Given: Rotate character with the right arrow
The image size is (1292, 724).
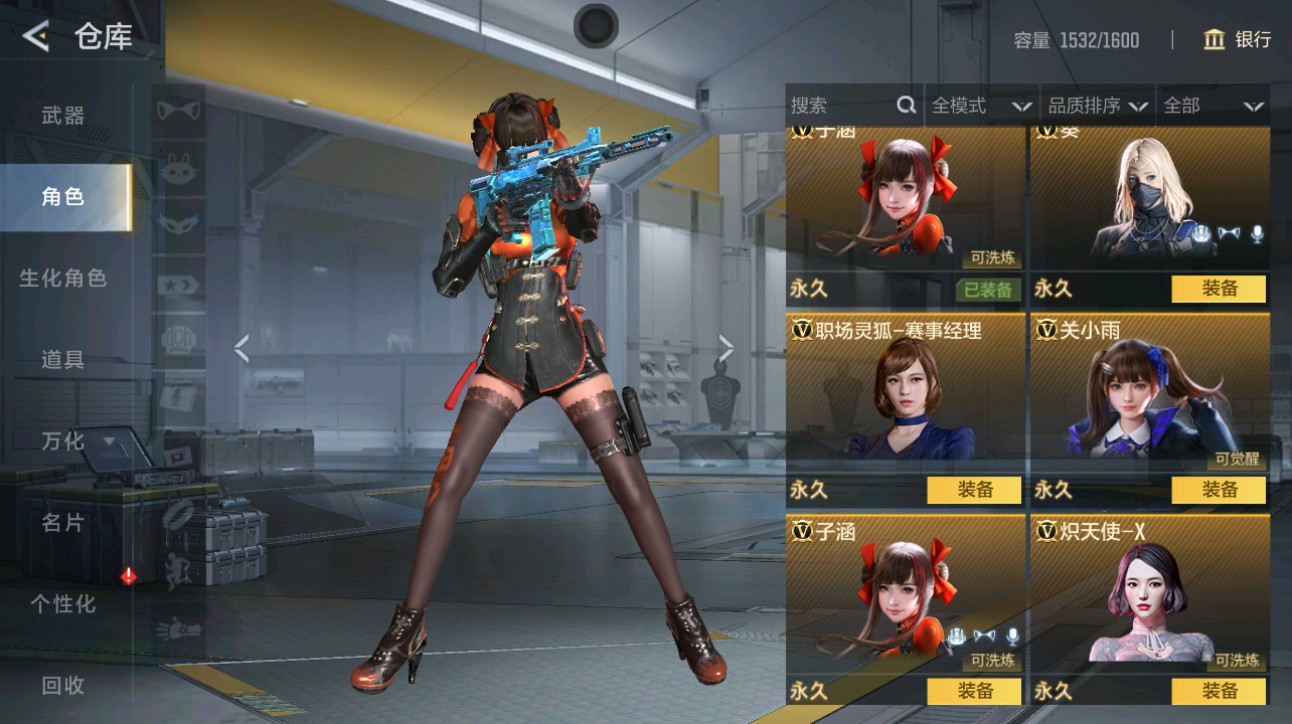Looking at the screenshot, I should 726,348.
